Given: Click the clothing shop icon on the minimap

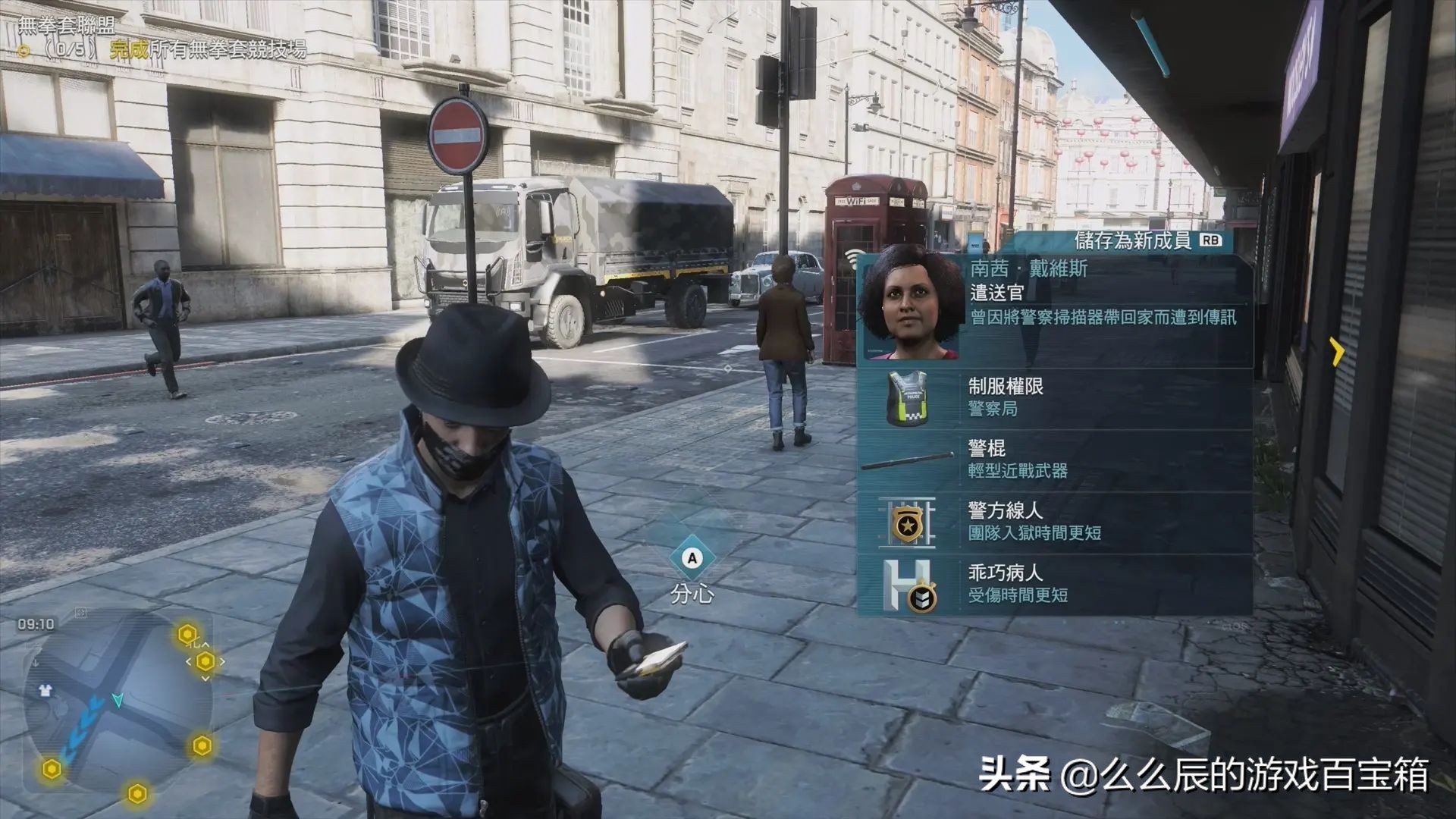Looking at the screenshot, I should [45, 690].
